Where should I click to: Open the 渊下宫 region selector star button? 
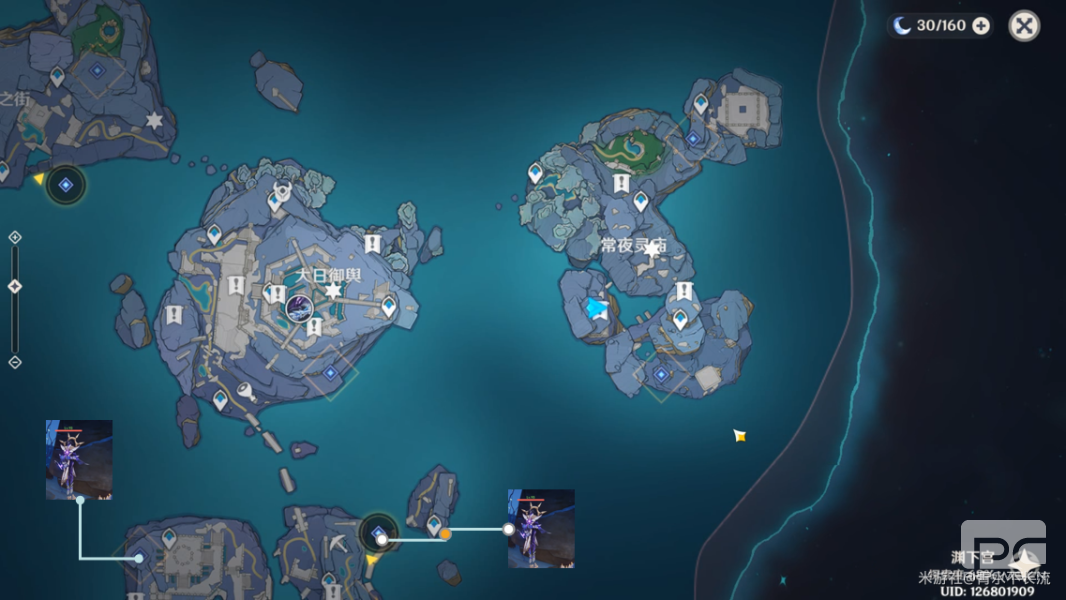1024,563
